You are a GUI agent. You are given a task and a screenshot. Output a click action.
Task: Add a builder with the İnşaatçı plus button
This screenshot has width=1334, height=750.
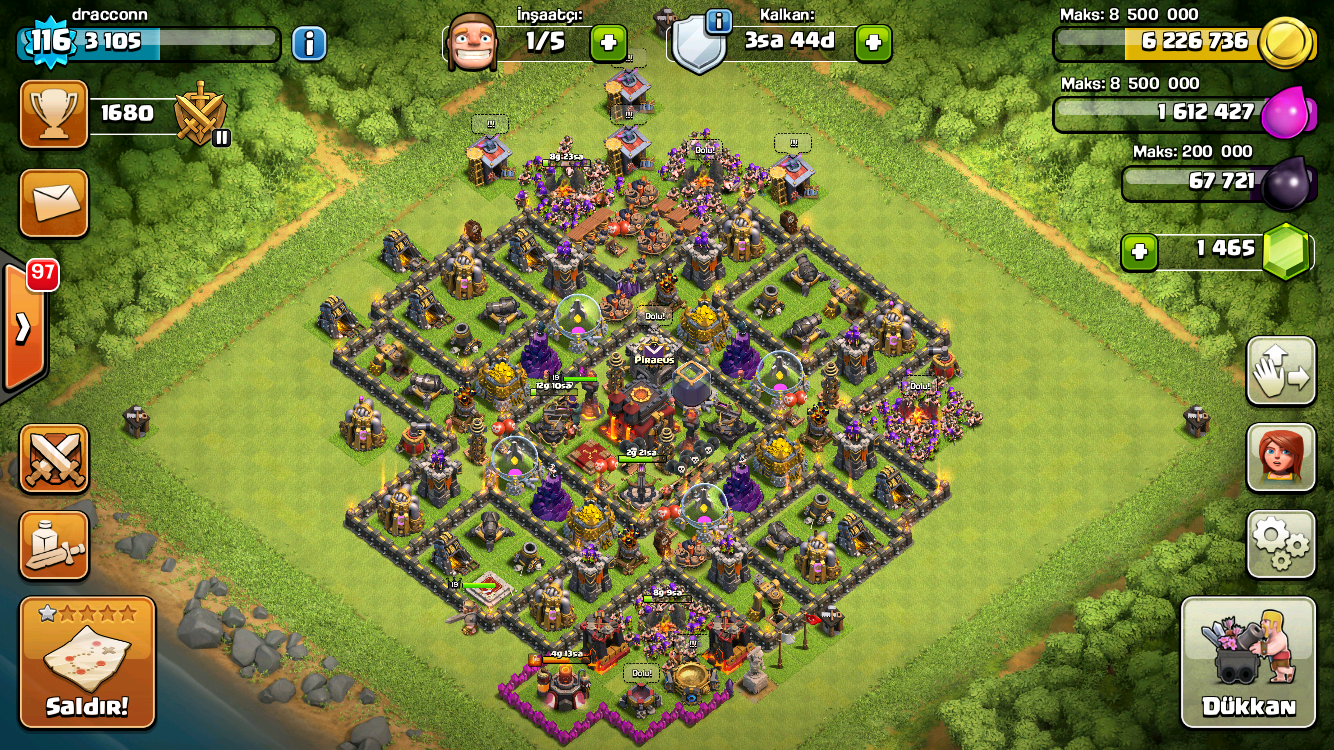coord(608,42)
